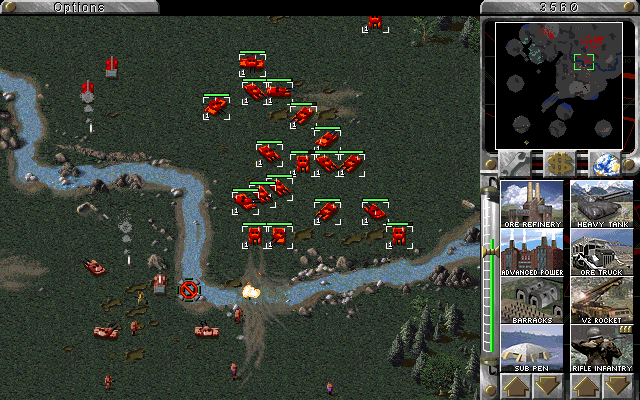Click the unit list up arrow
640x400 pixels.
pos(585,385)
